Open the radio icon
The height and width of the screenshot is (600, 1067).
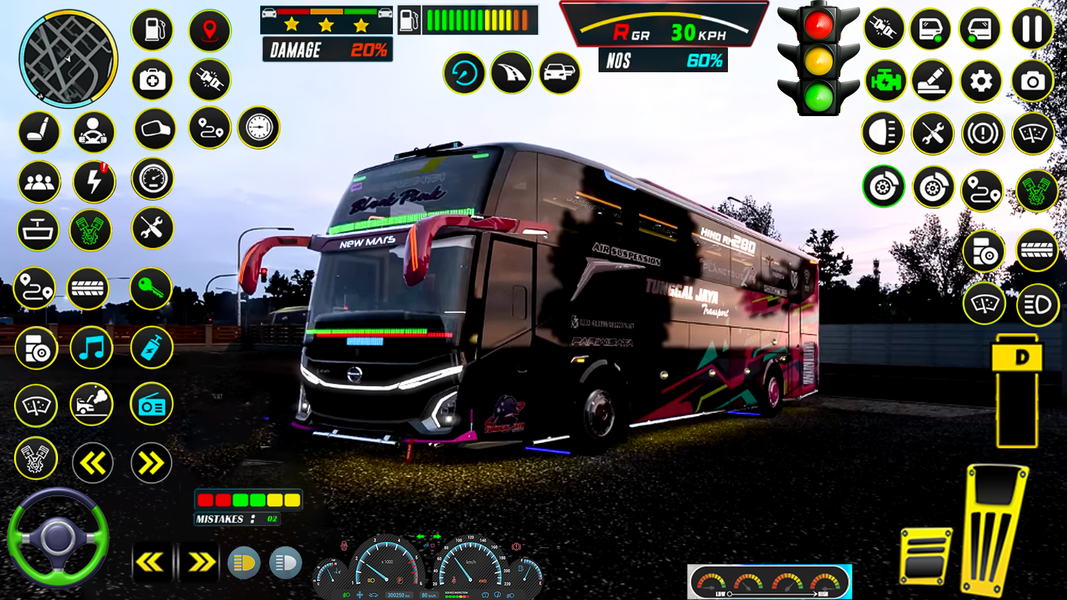click(x=151, y=404)
